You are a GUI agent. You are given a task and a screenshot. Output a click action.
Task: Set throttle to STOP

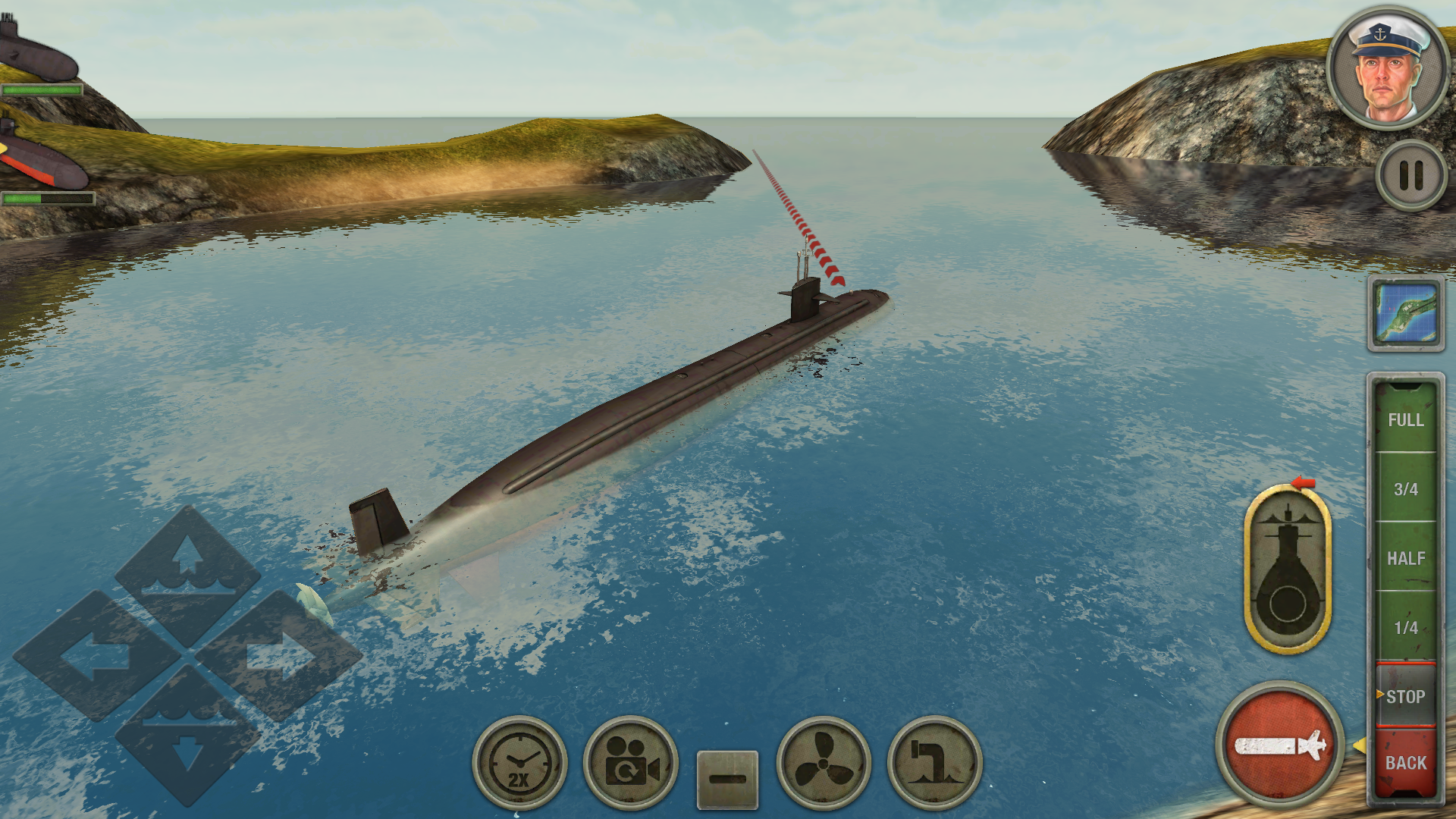[x=1407, y=695]
